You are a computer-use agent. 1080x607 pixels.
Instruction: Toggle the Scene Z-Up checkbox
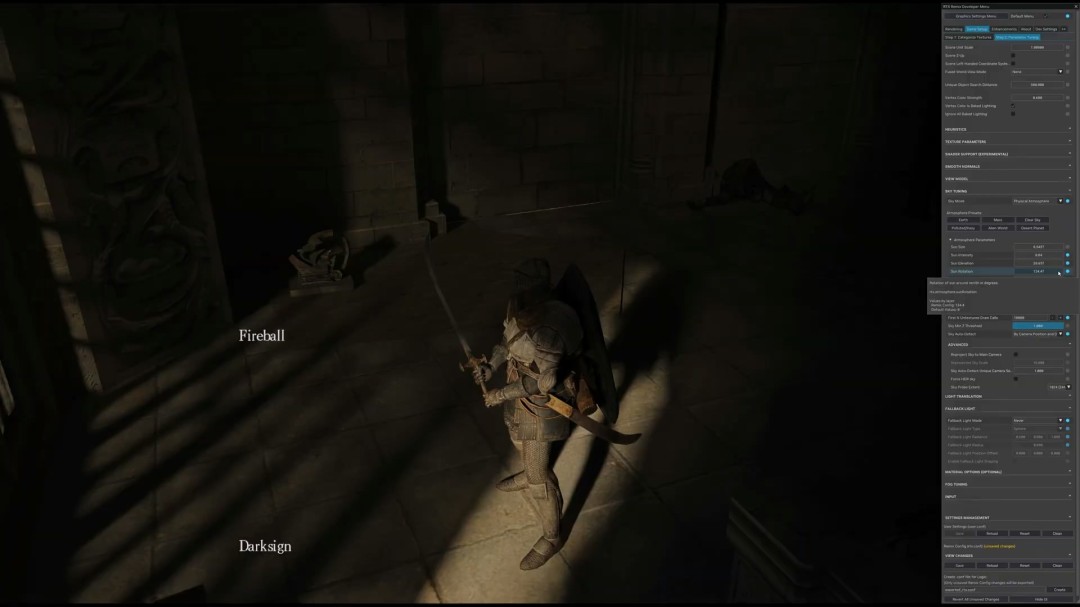pos(1012,55)
